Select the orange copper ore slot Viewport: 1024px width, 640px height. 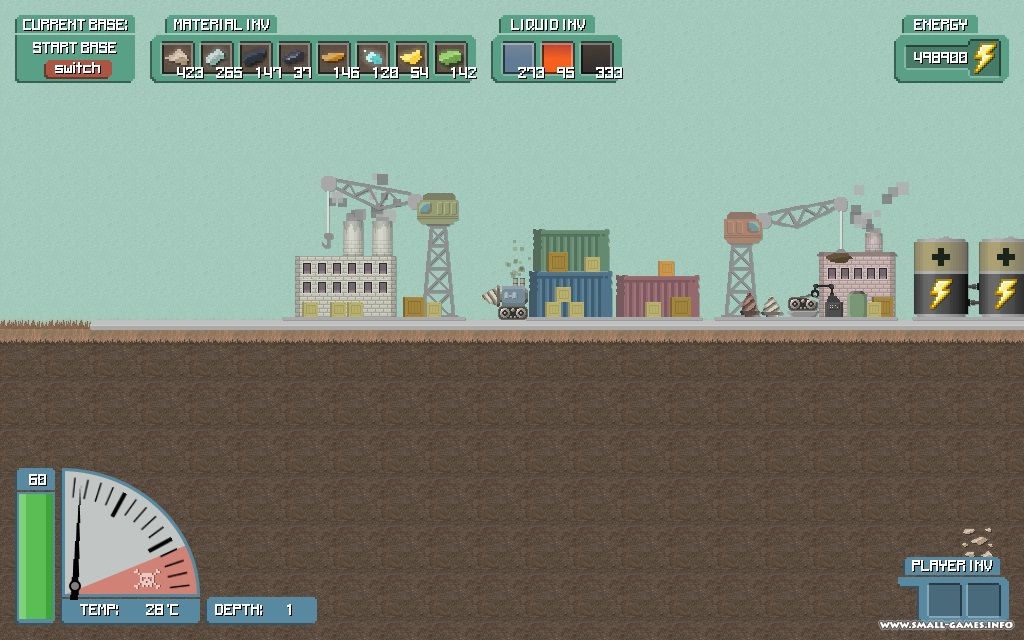(x=333, y=57)
